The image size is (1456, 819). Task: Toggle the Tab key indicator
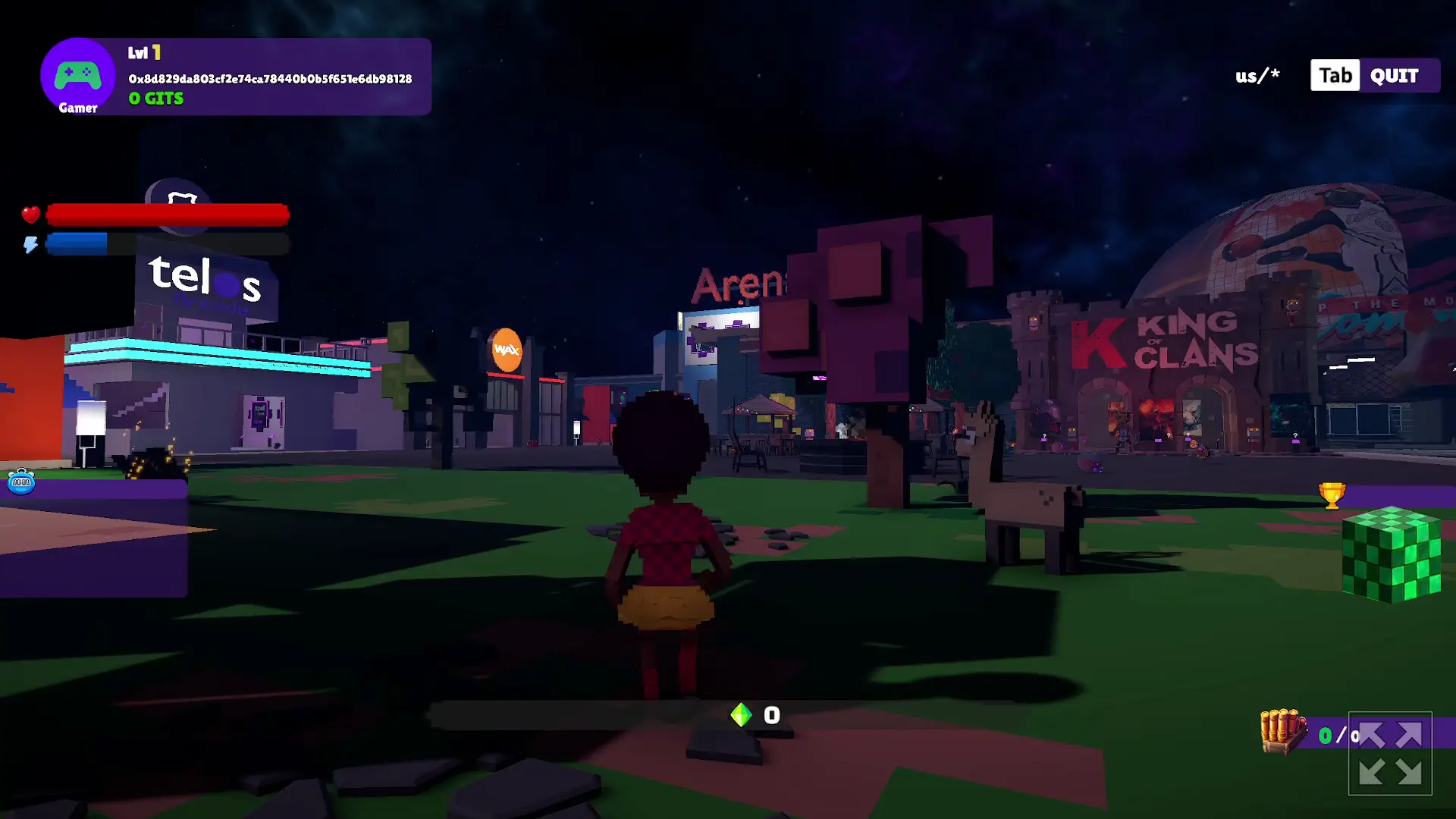[x=1335, y=75]
